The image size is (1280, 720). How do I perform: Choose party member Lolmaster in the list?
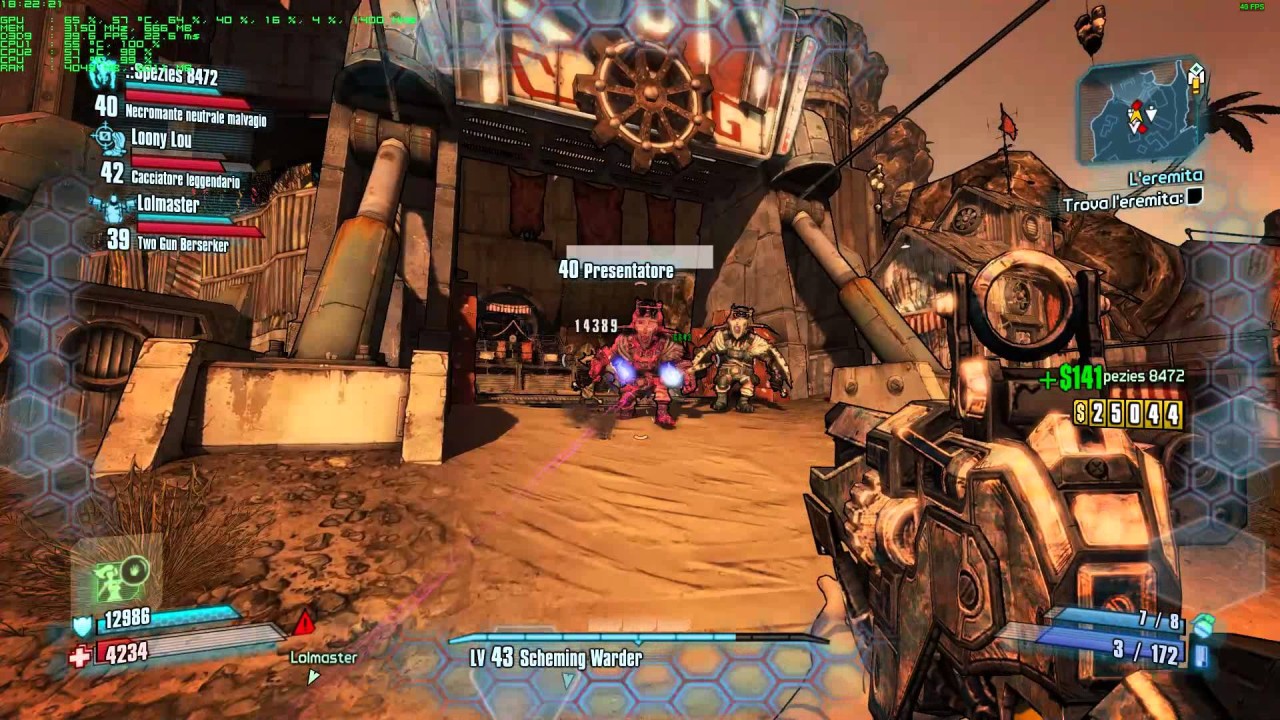point(167,205)
